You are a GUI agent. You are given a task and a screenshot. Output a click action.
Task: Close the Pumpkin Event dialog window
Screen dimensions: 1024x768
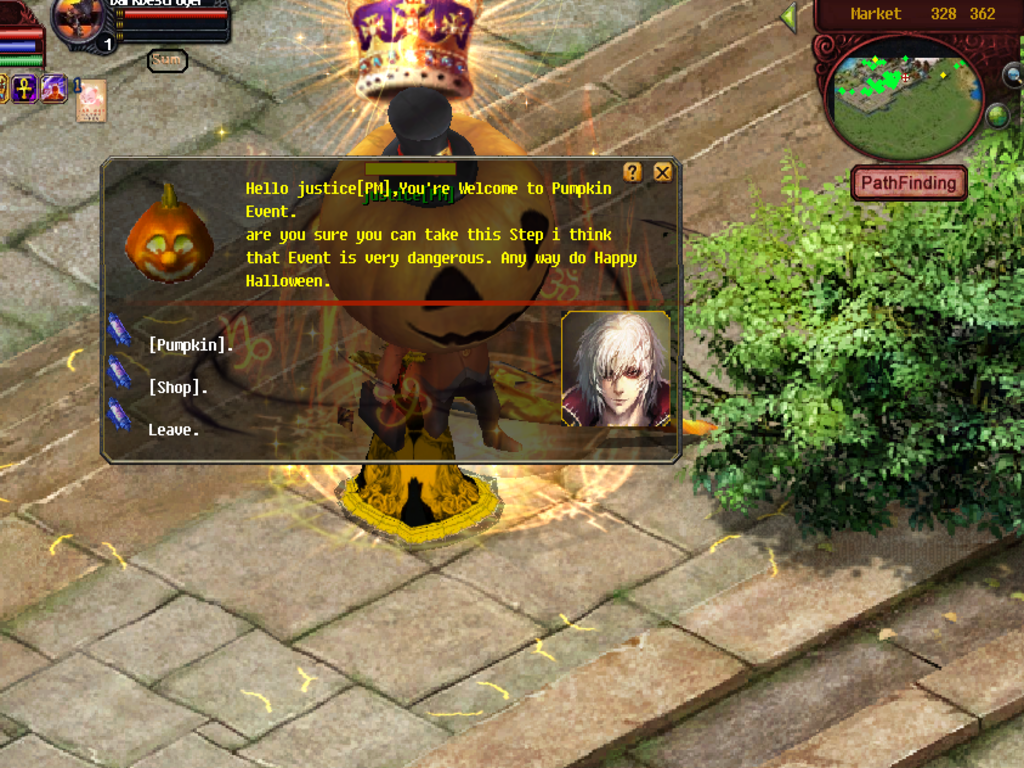point(662,172)
